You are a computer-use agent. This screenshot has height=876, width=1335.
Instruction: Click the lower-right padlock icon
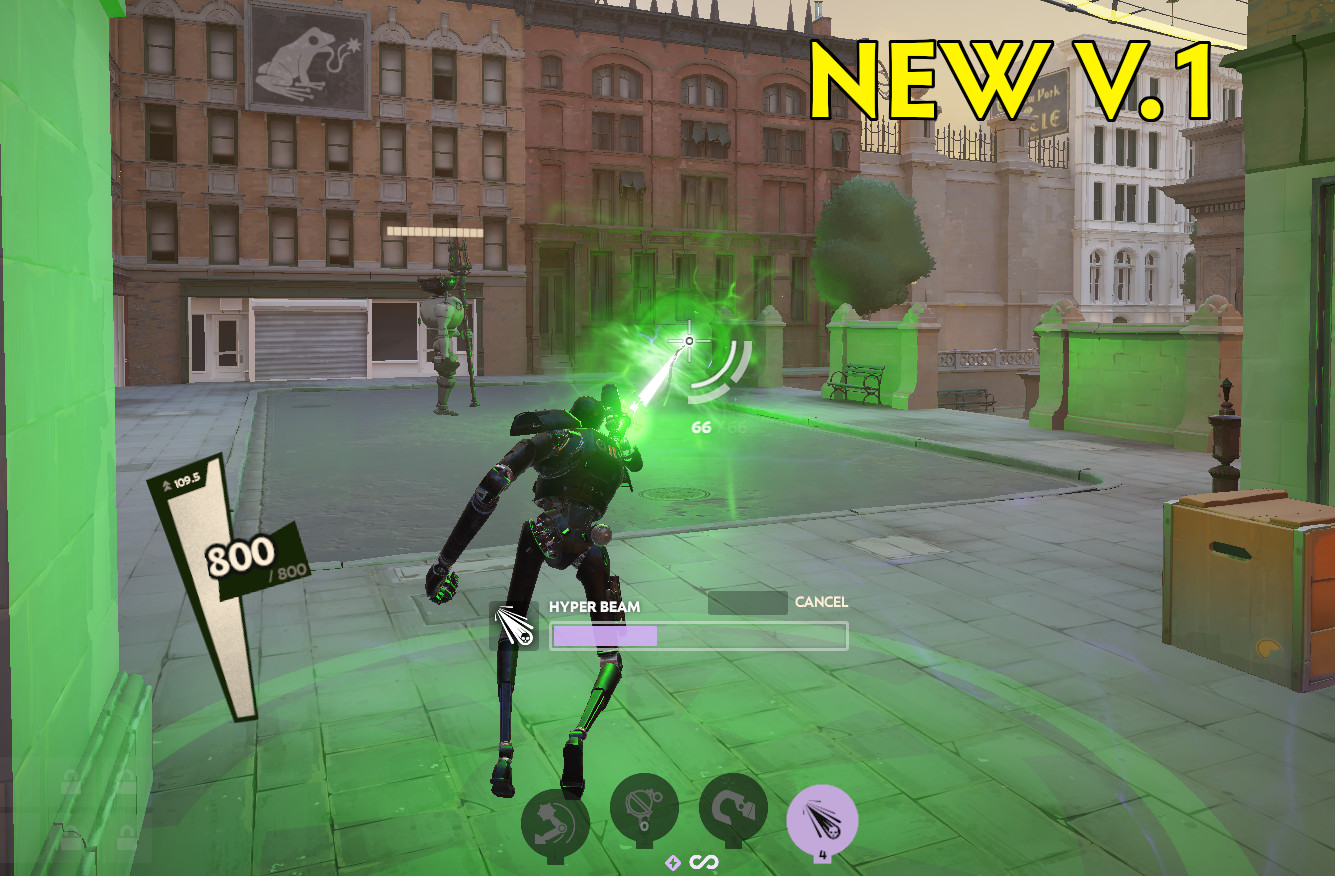[x=127, y=835]
